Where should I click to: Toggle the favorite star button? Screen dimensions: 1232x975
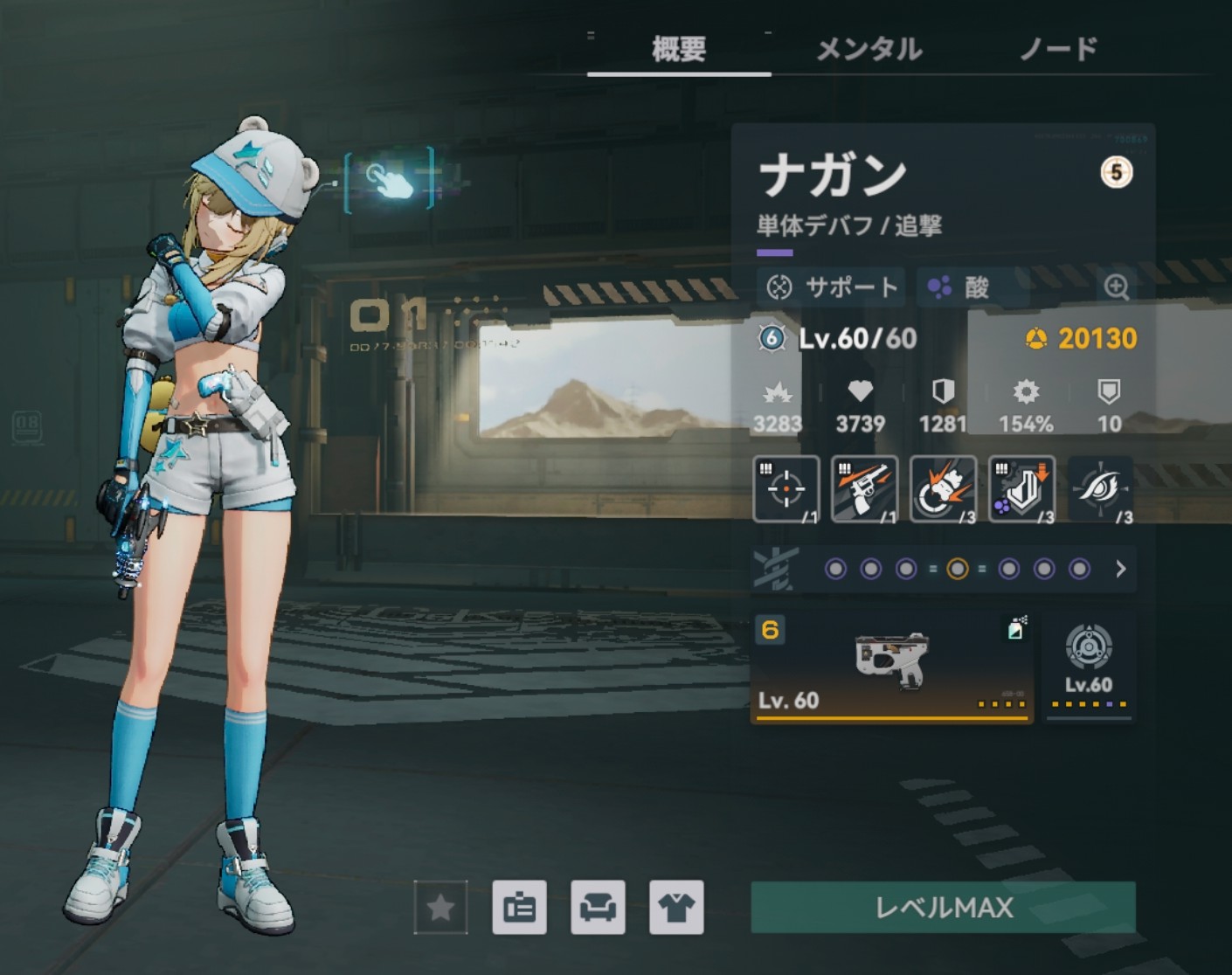coord(440,908)
